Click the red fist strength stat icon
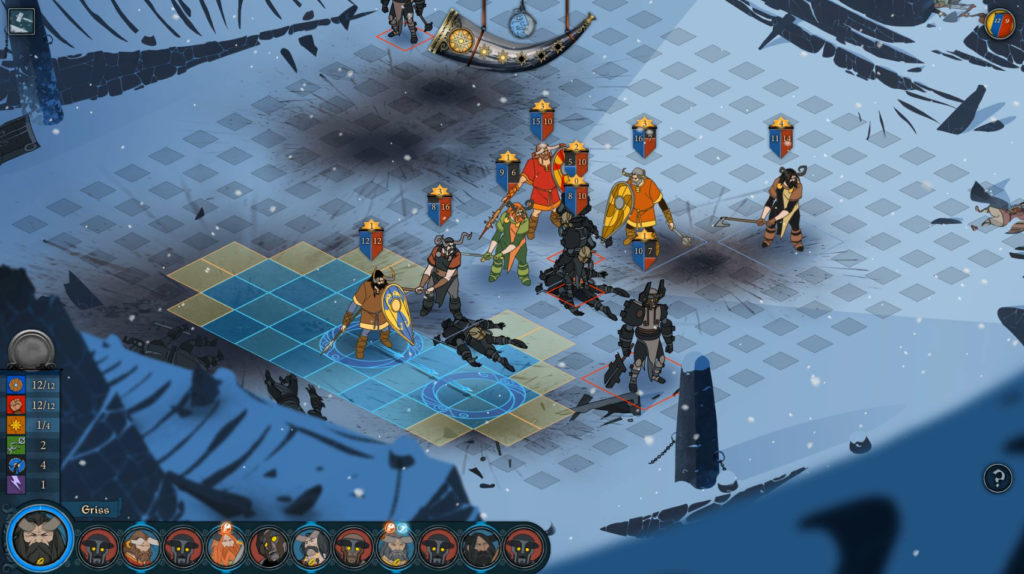The image size is (1024, 574). (x=16, y=405)
